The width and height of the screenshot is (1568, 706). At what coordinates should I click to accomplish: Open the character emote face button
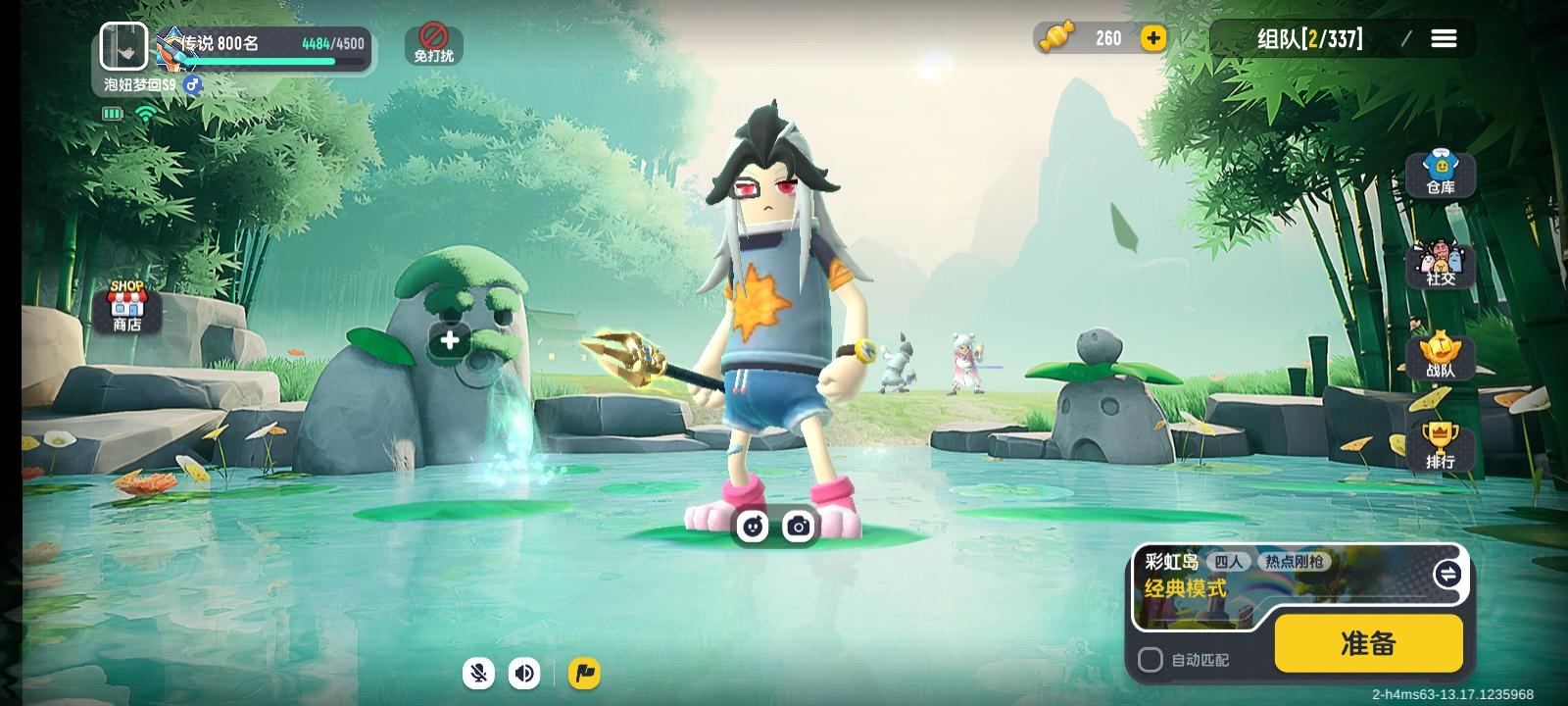(x=753, y=527)
